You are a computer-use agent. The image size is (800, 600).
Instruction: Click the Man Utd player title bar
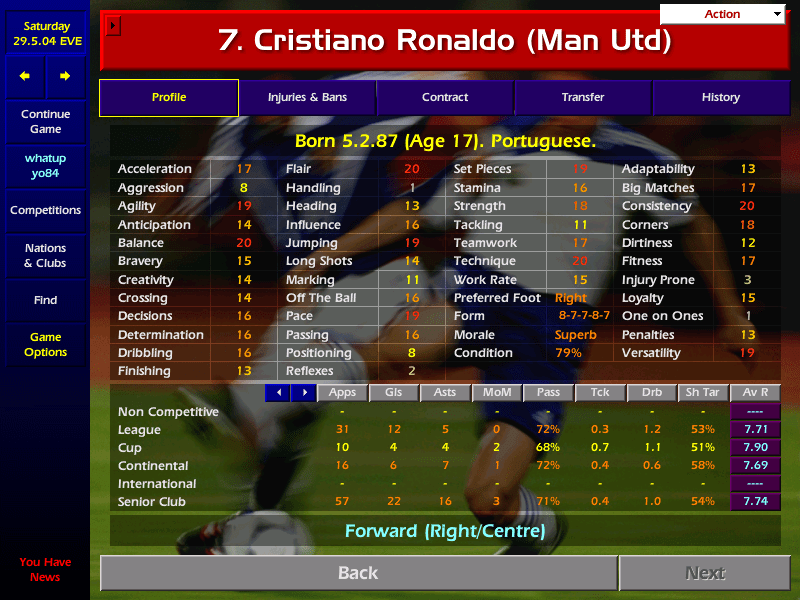[x=445, y=41]
